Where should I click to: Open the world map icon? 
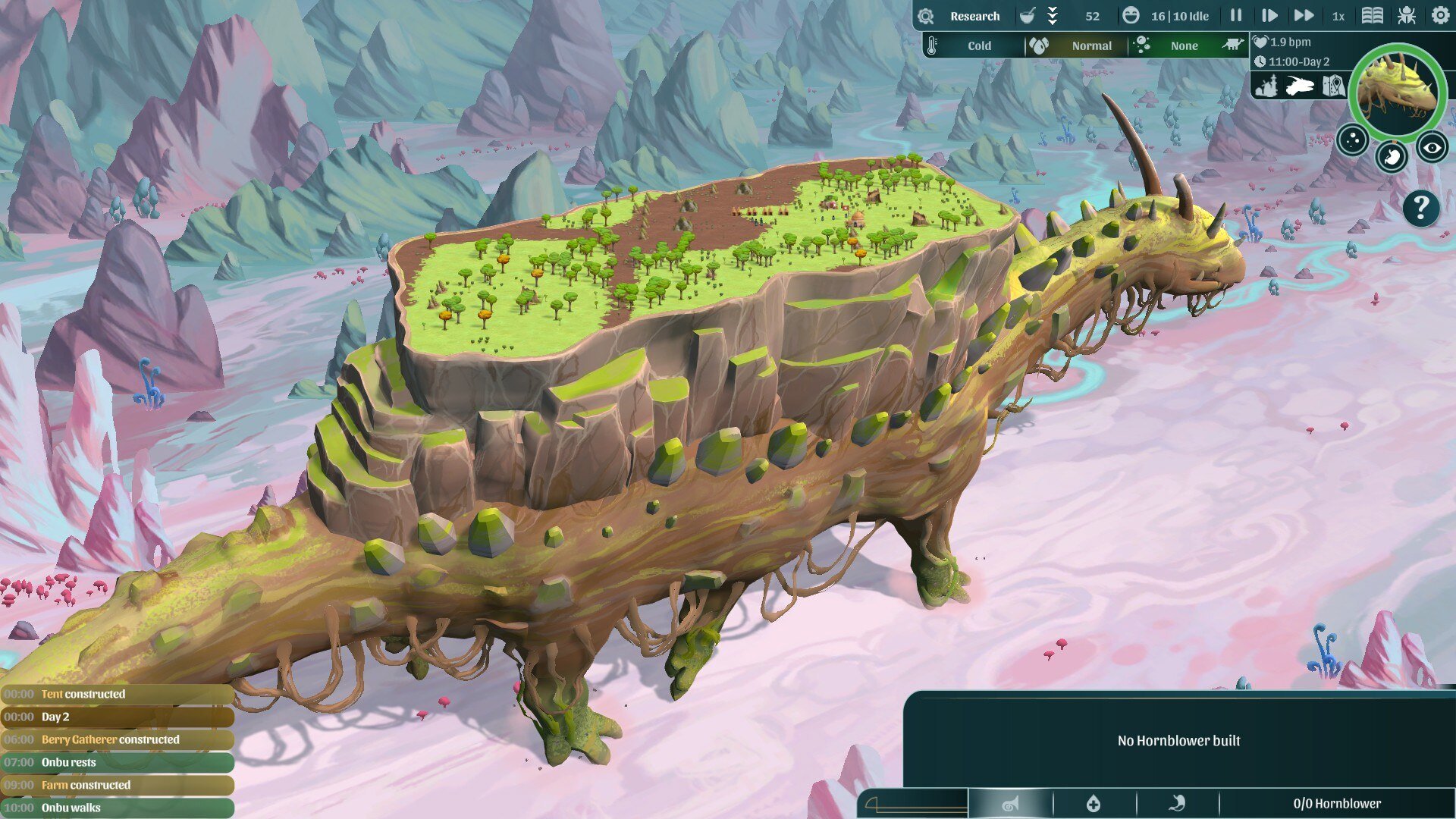click(1333, 86)
